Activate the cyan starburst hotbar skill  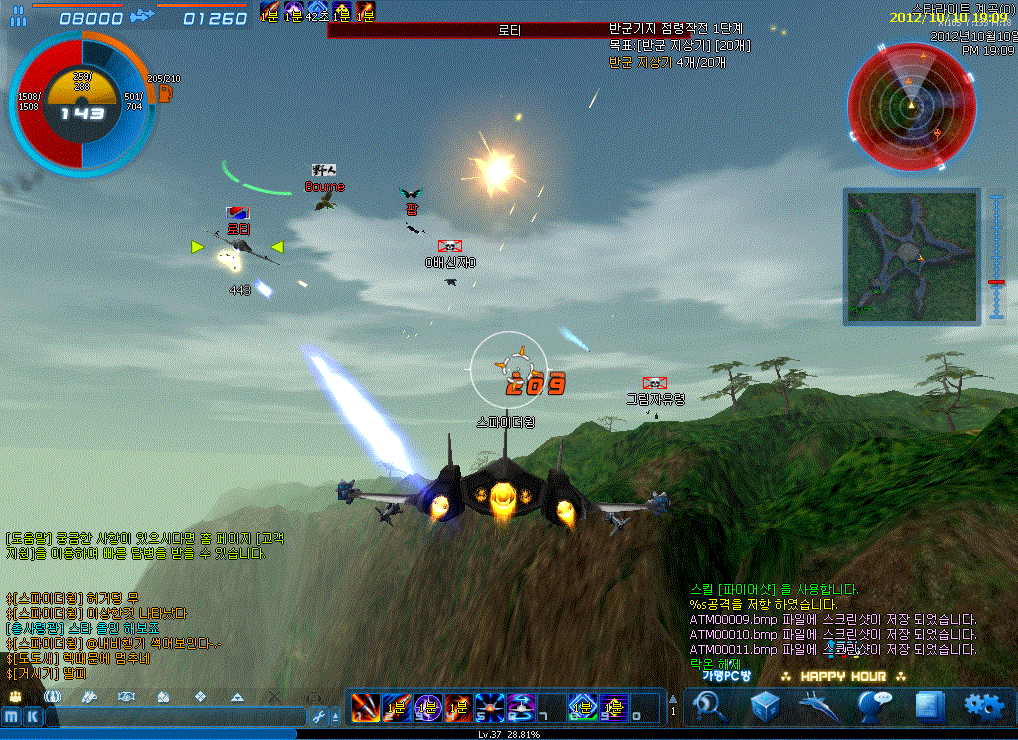(x=490, y=705)
